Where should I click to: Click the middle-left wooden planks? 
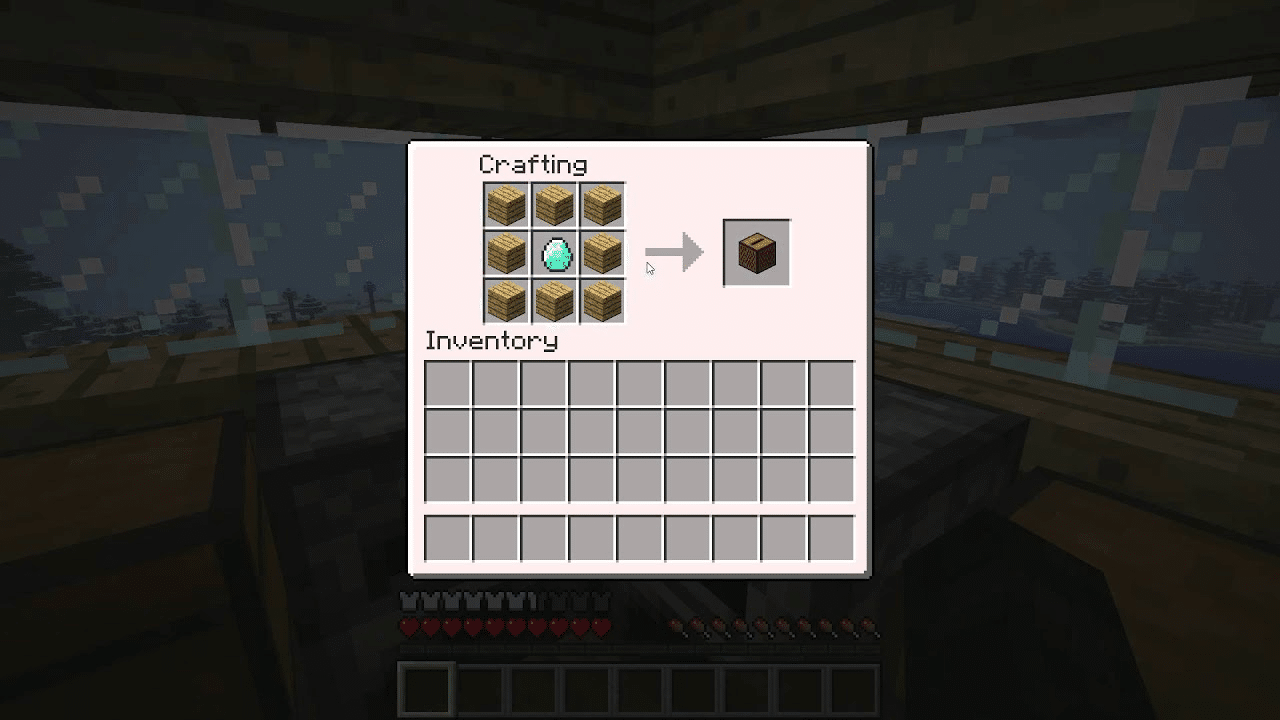[504, 252]
